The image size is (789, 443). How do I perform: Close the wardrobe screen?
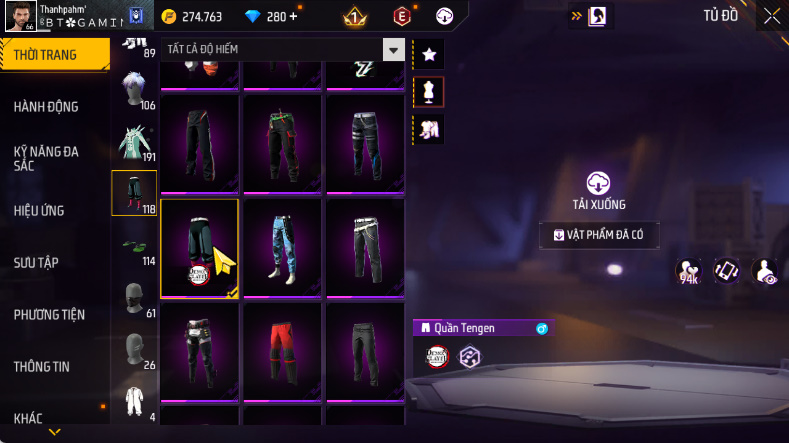[x=771, y=16]
